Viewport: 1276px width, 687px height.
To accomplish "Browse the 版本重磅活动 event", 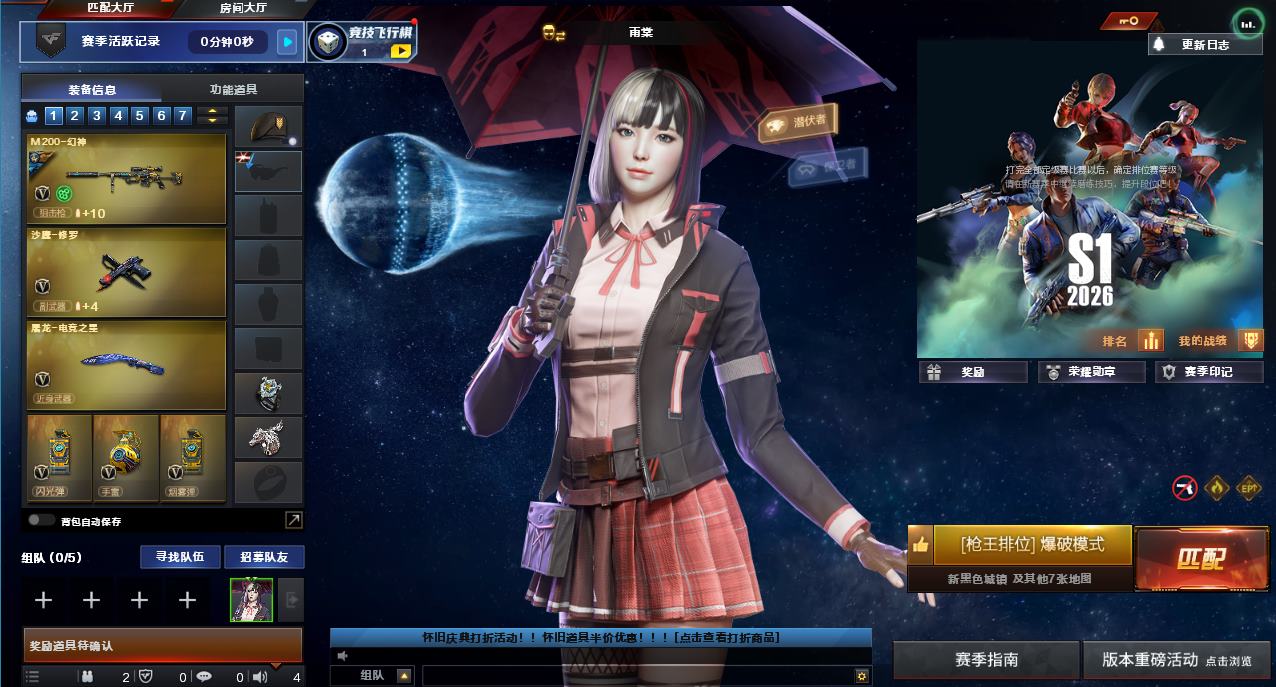I will [x=1176, y=660].
